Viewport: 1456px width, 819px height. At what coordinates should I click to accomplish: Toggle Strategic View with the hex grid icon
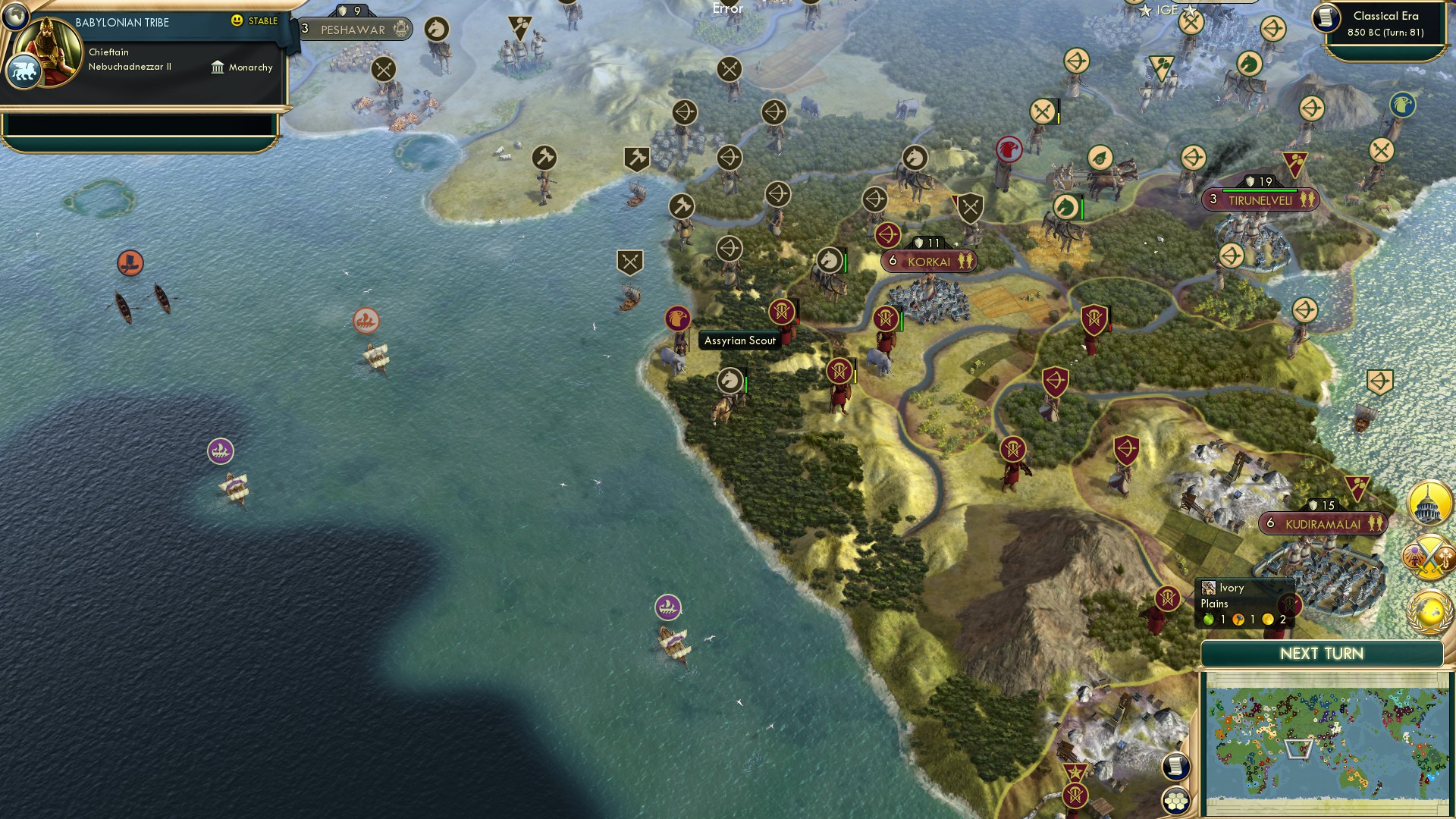1176,801
